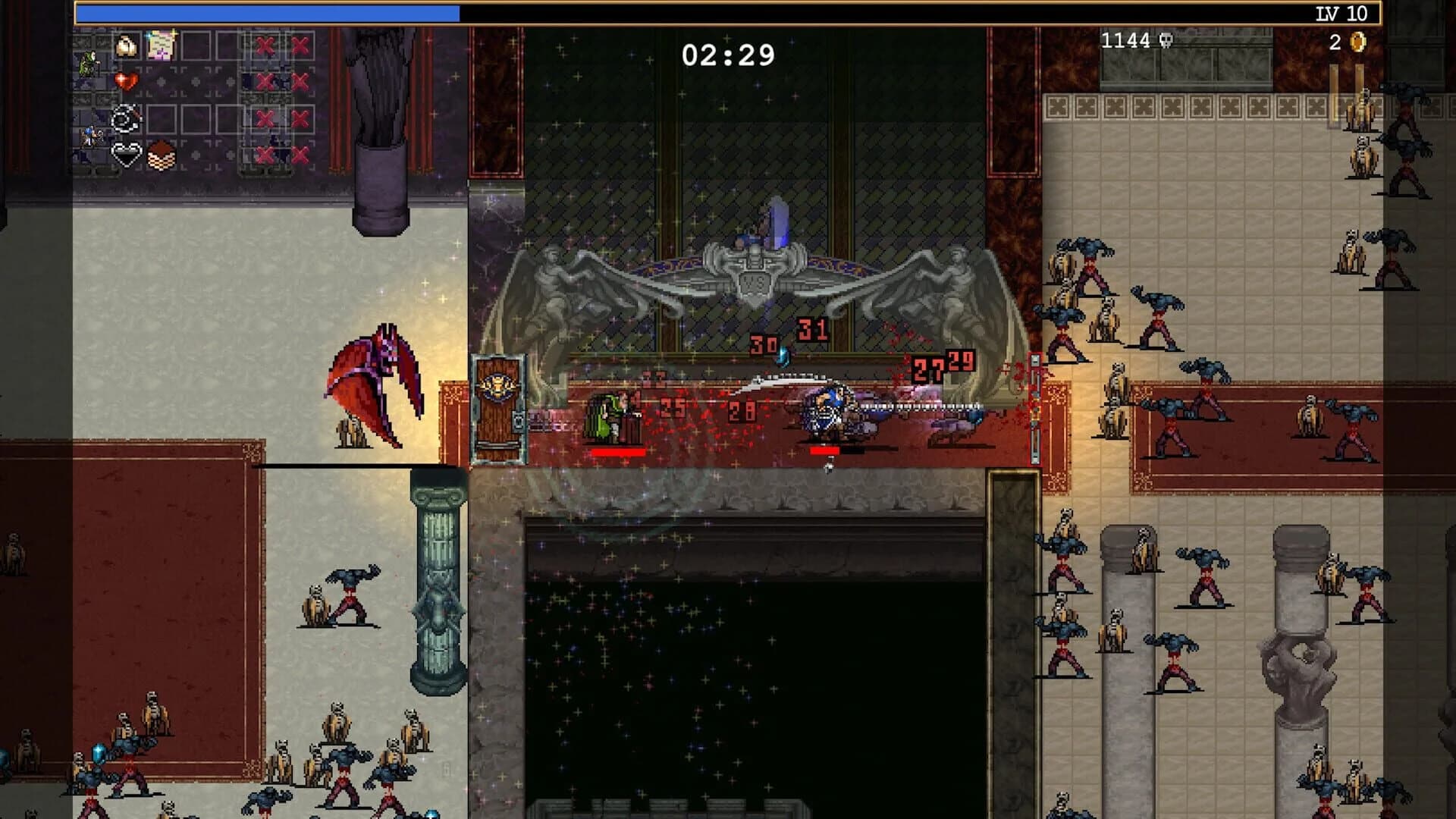The image size is (1456, 819).
Task: Select the green hermit character portrait
Action: [88, 64]
